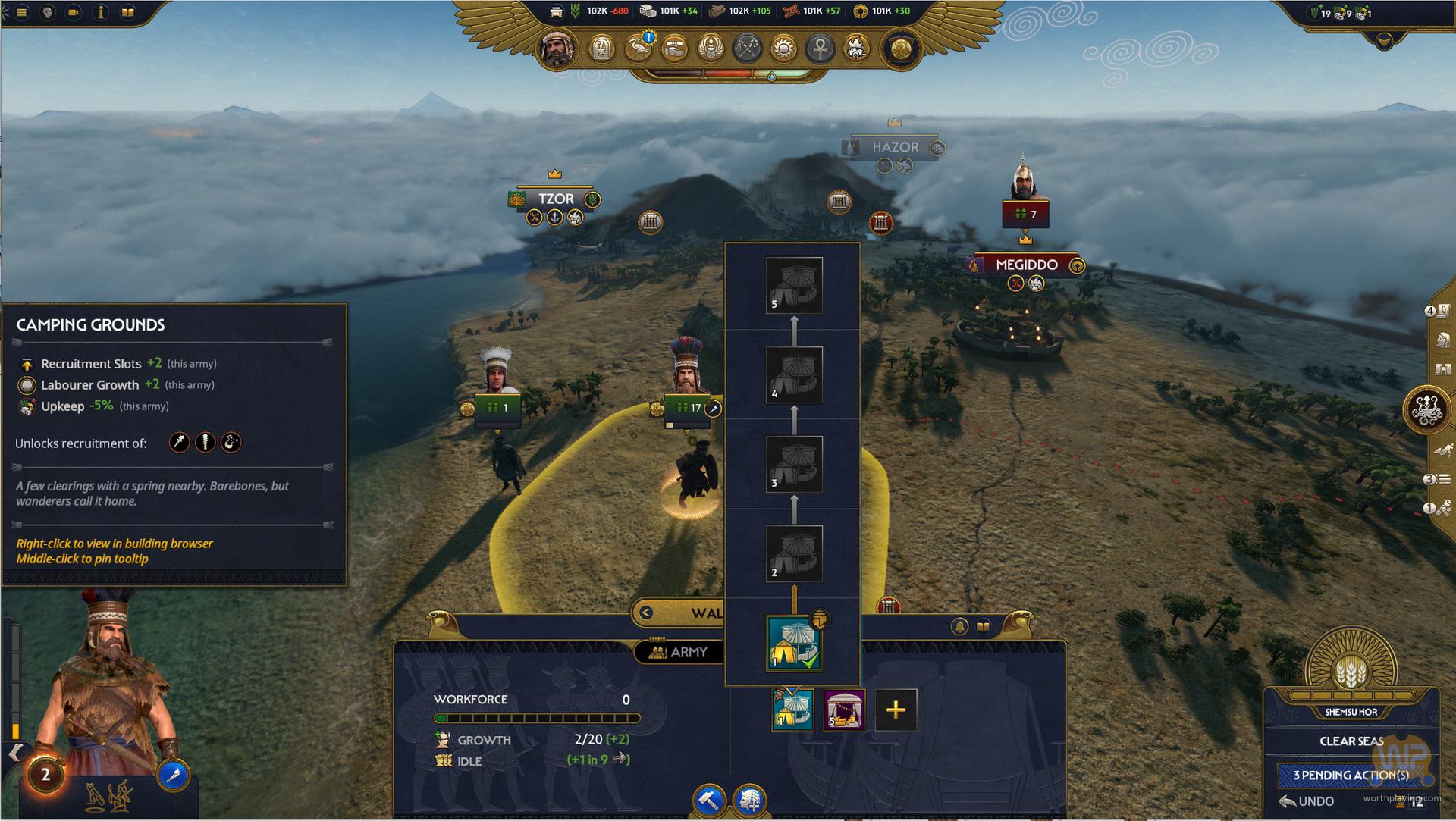The height and width of the screenshot is (821, 1456).
Task: Select the purple level 5 tent building
Action: [844, 710]
